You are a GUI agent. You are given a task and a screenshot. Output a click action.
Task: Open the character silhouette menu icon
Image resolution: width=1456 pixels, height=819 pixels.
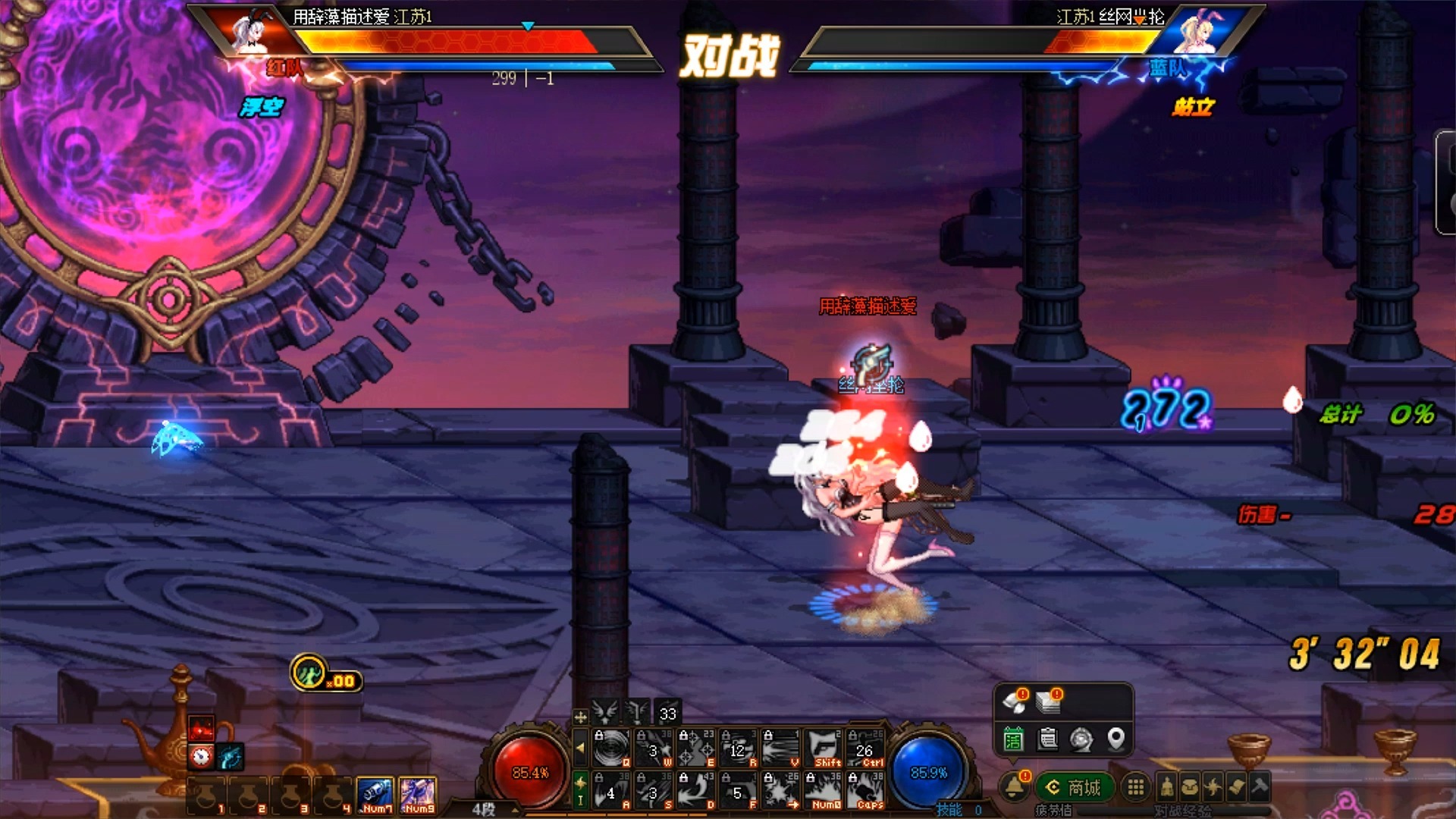coord(1167,788)
